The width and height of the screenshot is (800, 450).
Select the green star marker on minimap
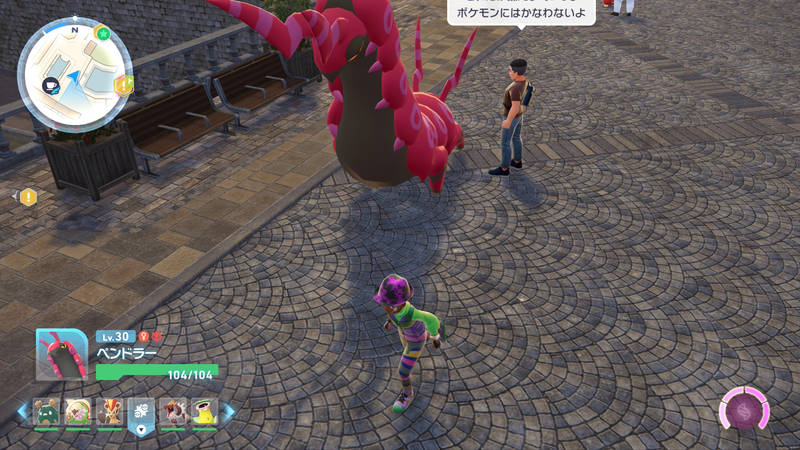pos(103,33)
